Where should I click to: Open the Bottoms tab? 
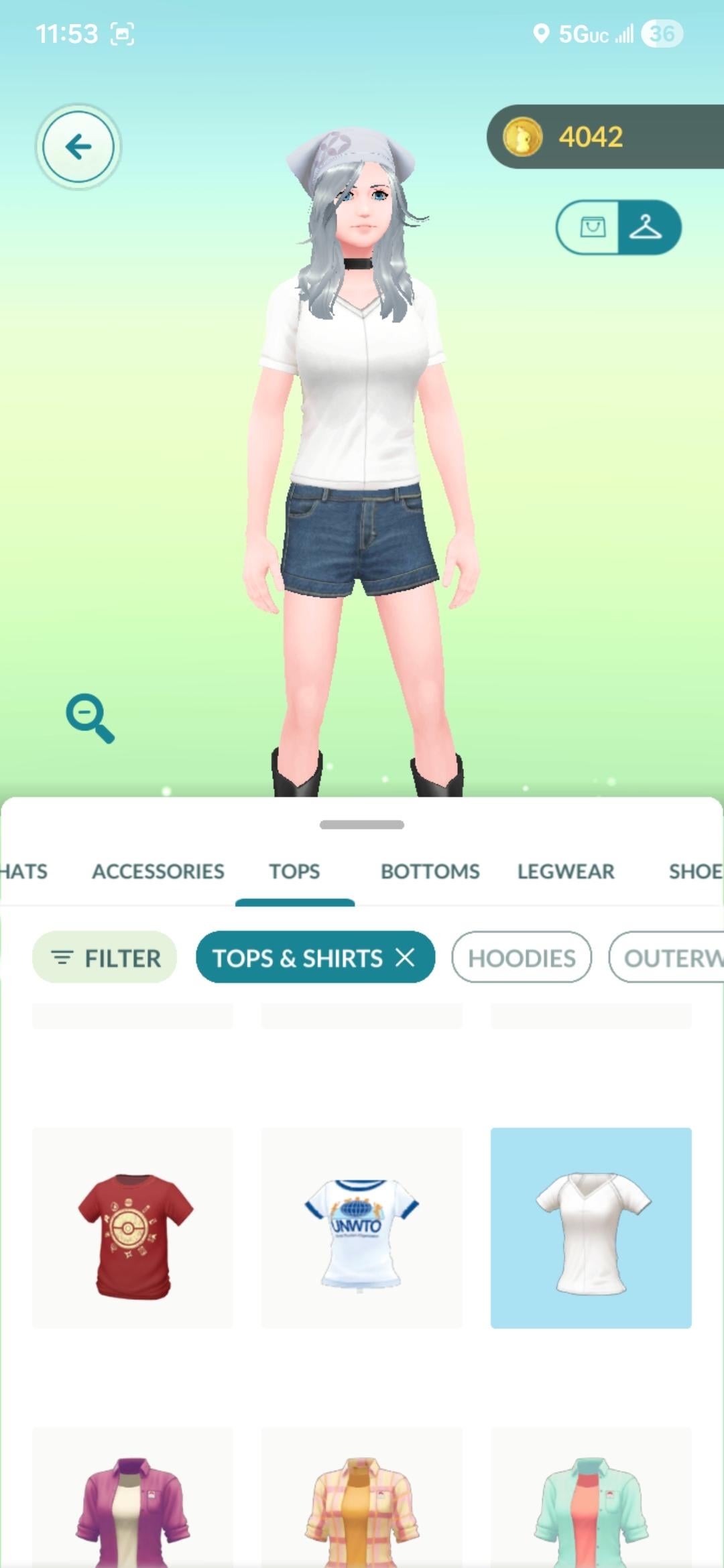click(x=430, y=871)
